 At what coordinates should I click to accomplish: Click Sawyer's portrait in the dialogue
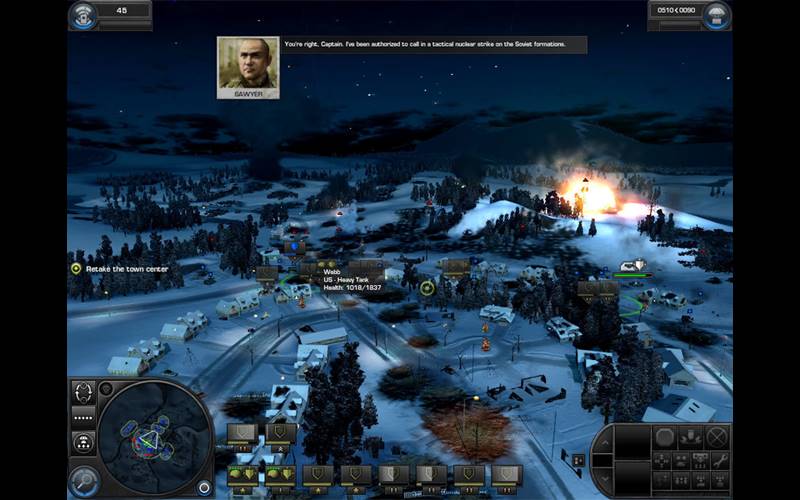(x=247, y=68)
